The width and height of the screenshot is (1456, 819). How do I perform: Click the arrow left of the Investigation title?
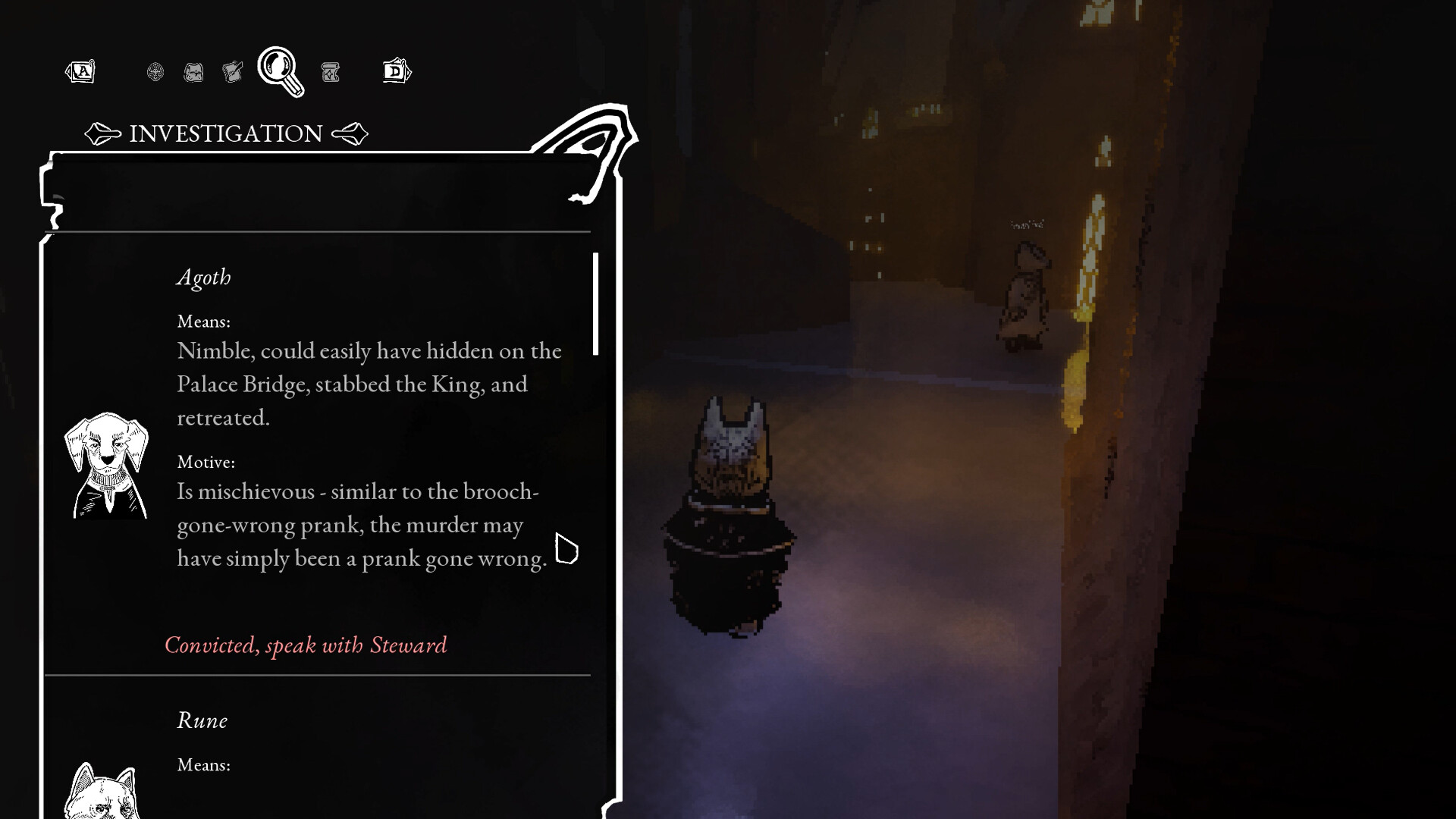[x=102, y=134]
